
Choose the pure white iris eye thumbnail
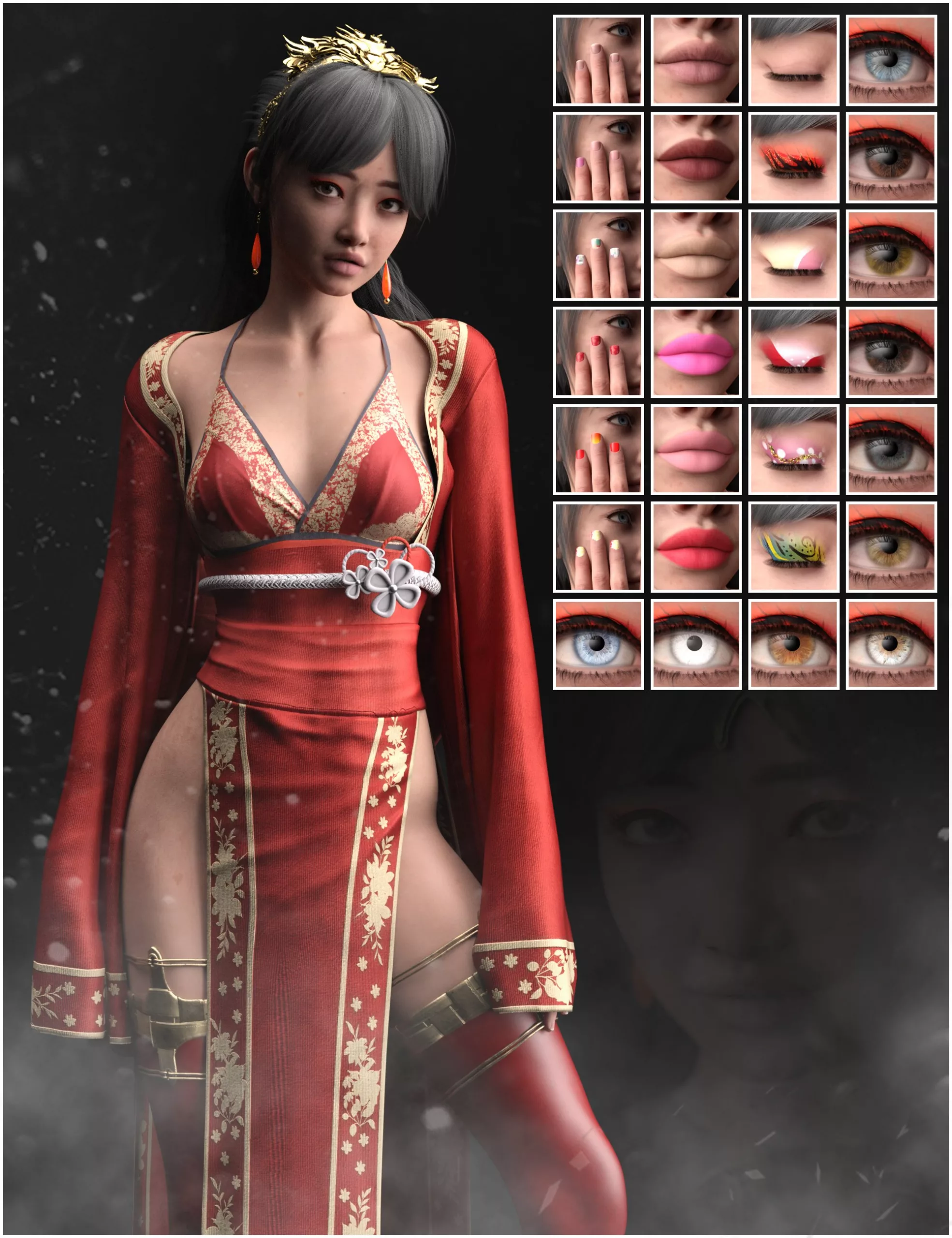[695, 645]
